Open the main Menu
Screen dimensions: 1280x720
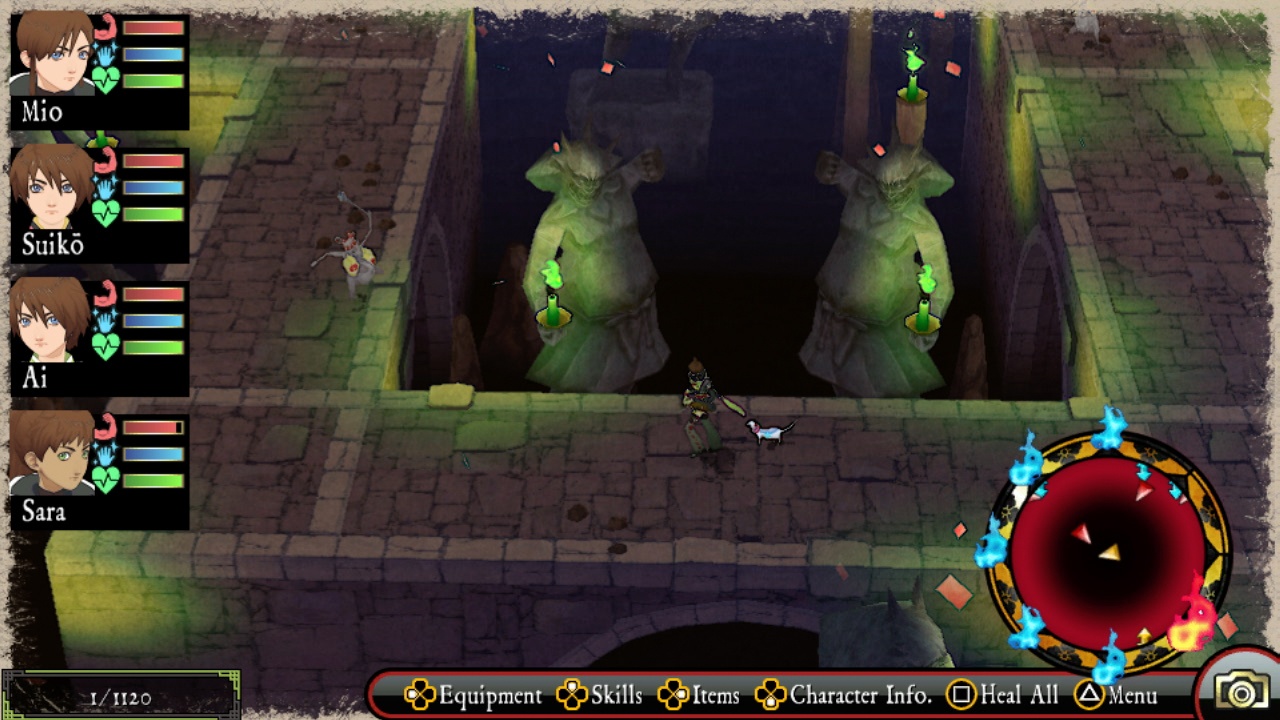pyautogui.click(x=1117, y=695)
